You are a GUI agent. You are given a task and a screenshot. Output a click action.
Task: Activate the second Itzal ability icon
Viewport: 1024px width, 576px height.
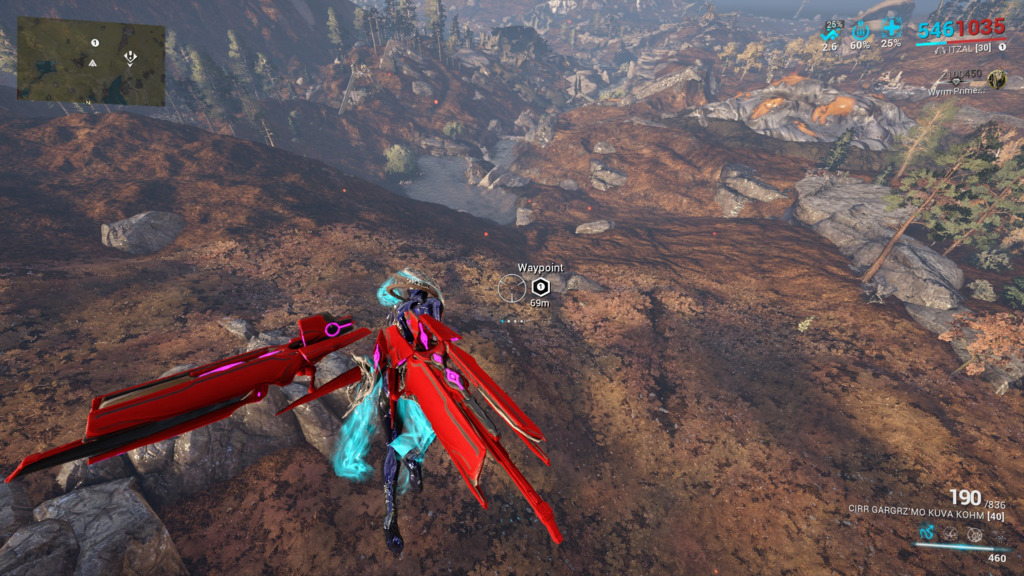point(952,533)
